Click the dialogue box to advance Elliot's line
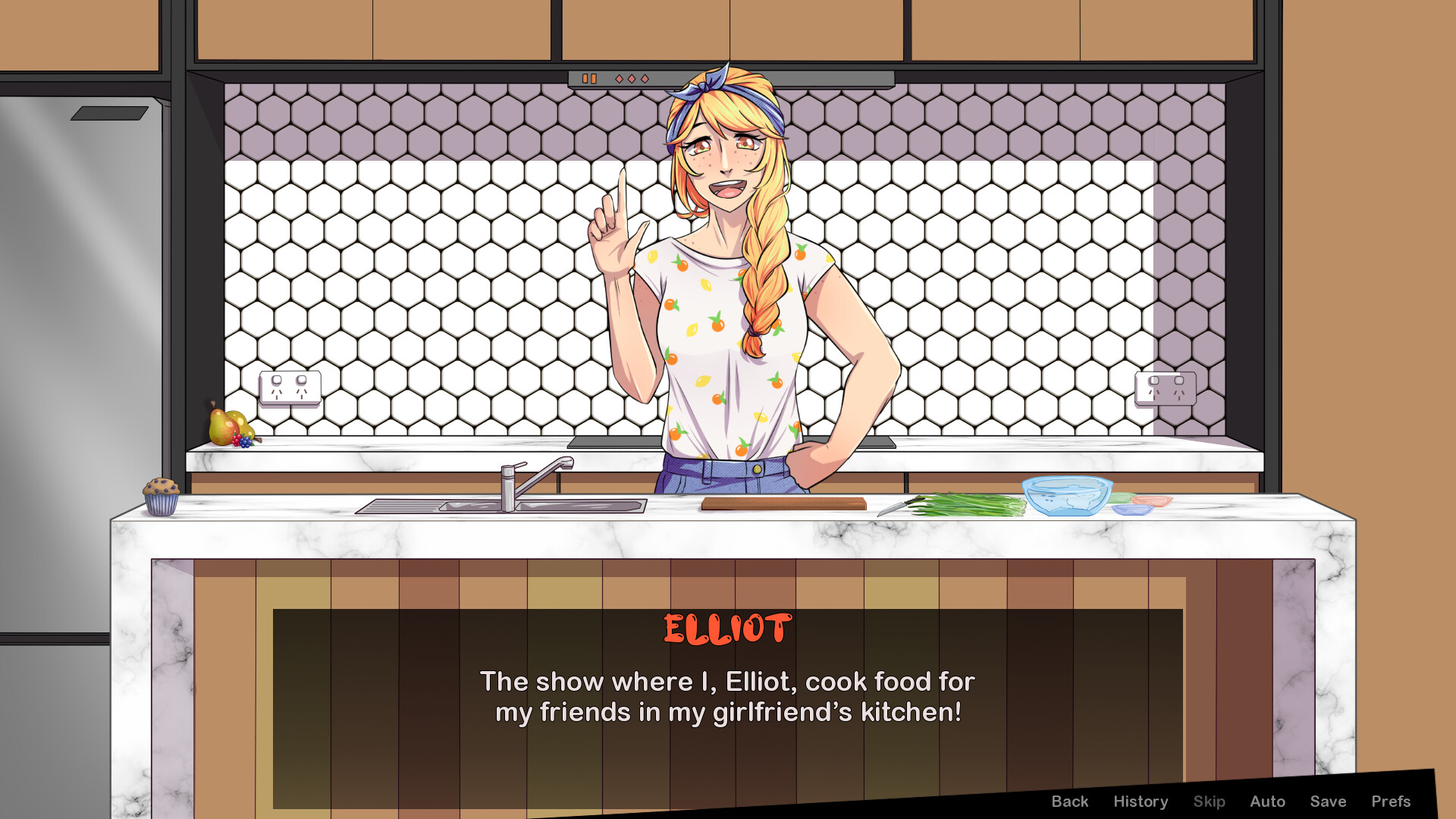1456x819 pixels. pyautogui.click(x=728, y=698)
